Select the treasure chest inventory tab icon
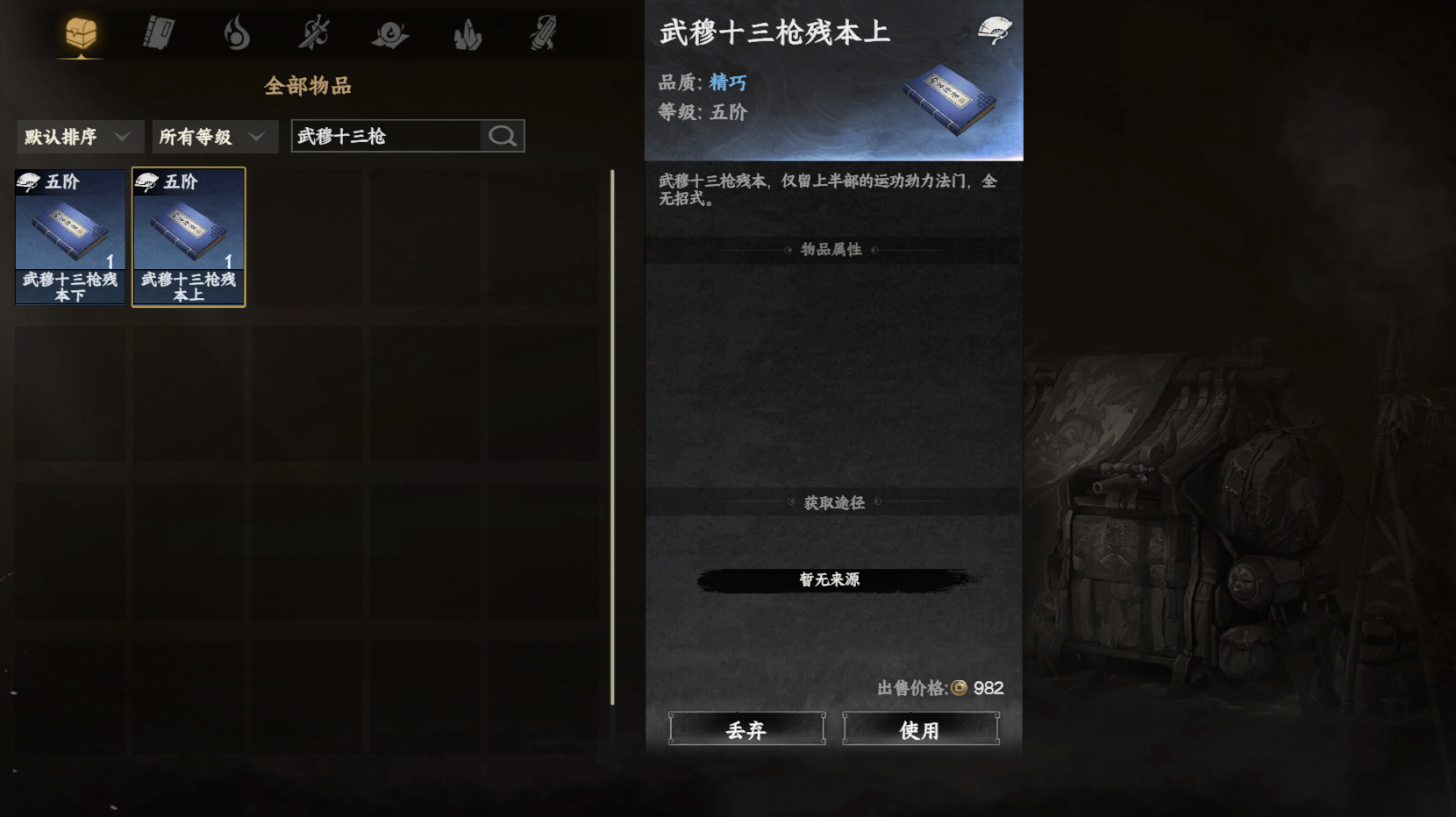This screenshot has height=817, width=1456. [80, 32]
